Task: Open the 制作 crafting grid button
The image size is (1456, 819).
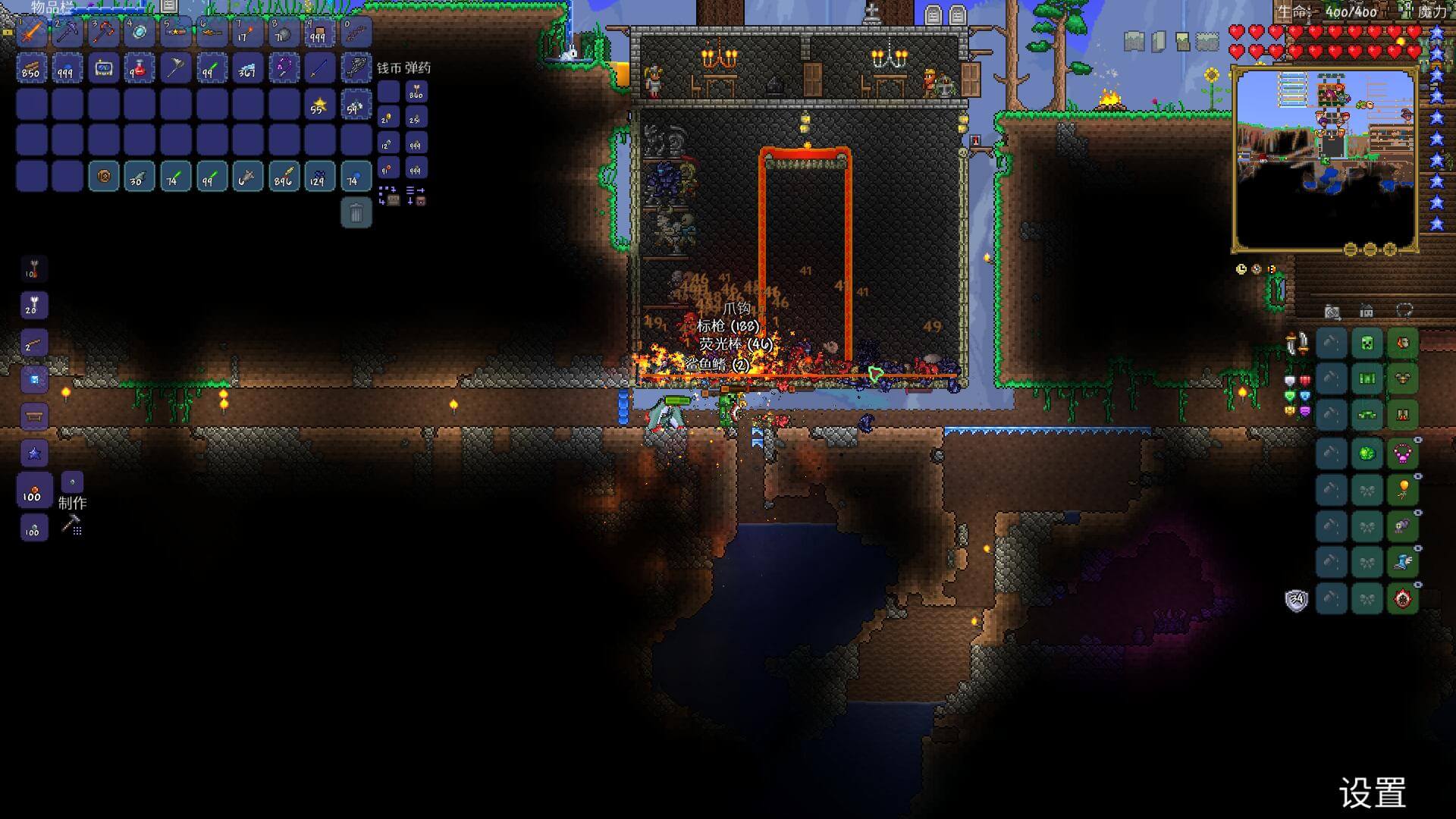Action: [72, 524]
